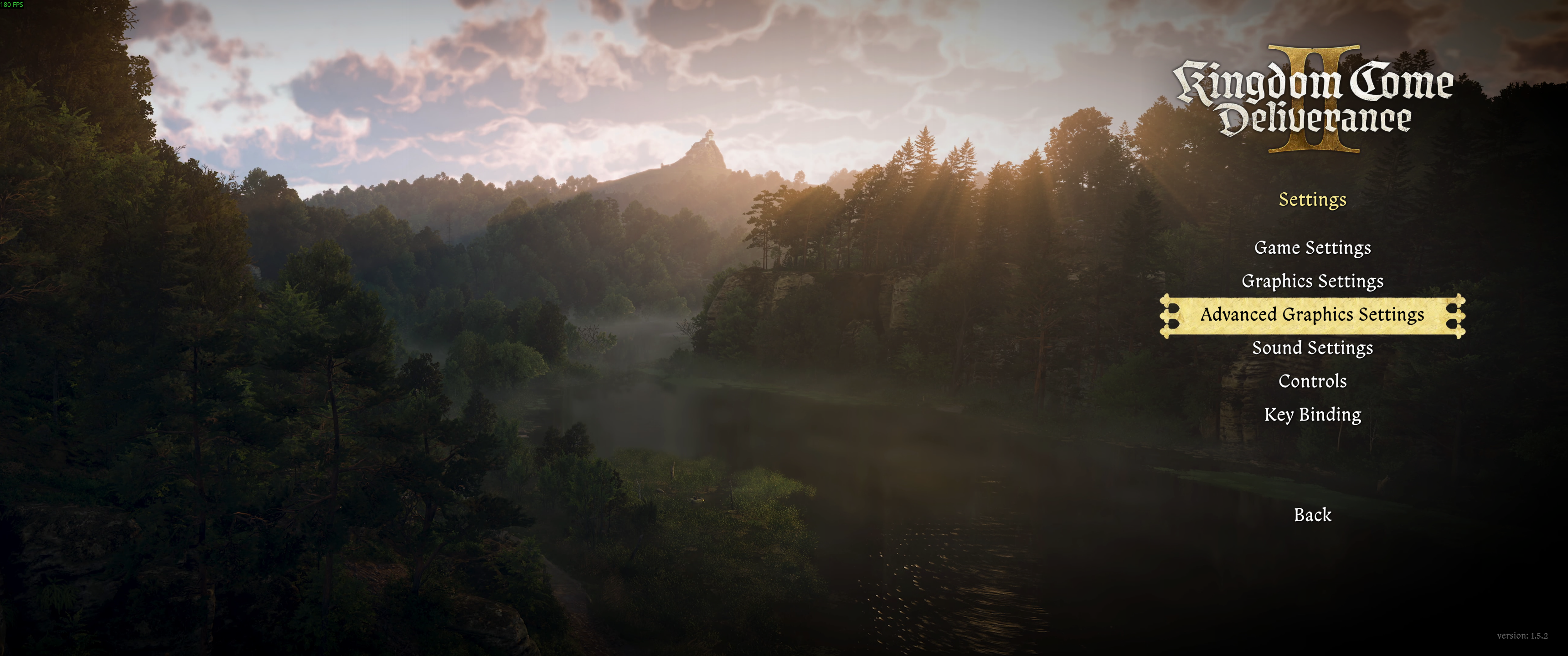Select Key Binding menu entry
1568x656 pixels.
click(1312, 415)
